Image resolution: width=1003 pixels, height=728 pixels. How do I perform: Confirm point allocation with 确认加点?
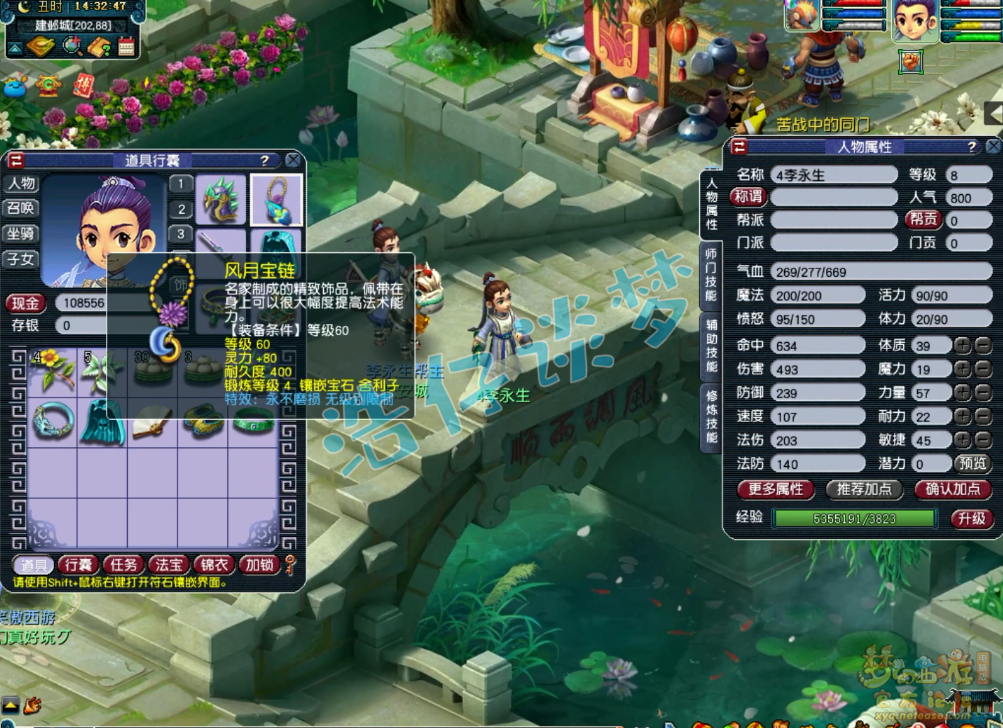[952, 489]
